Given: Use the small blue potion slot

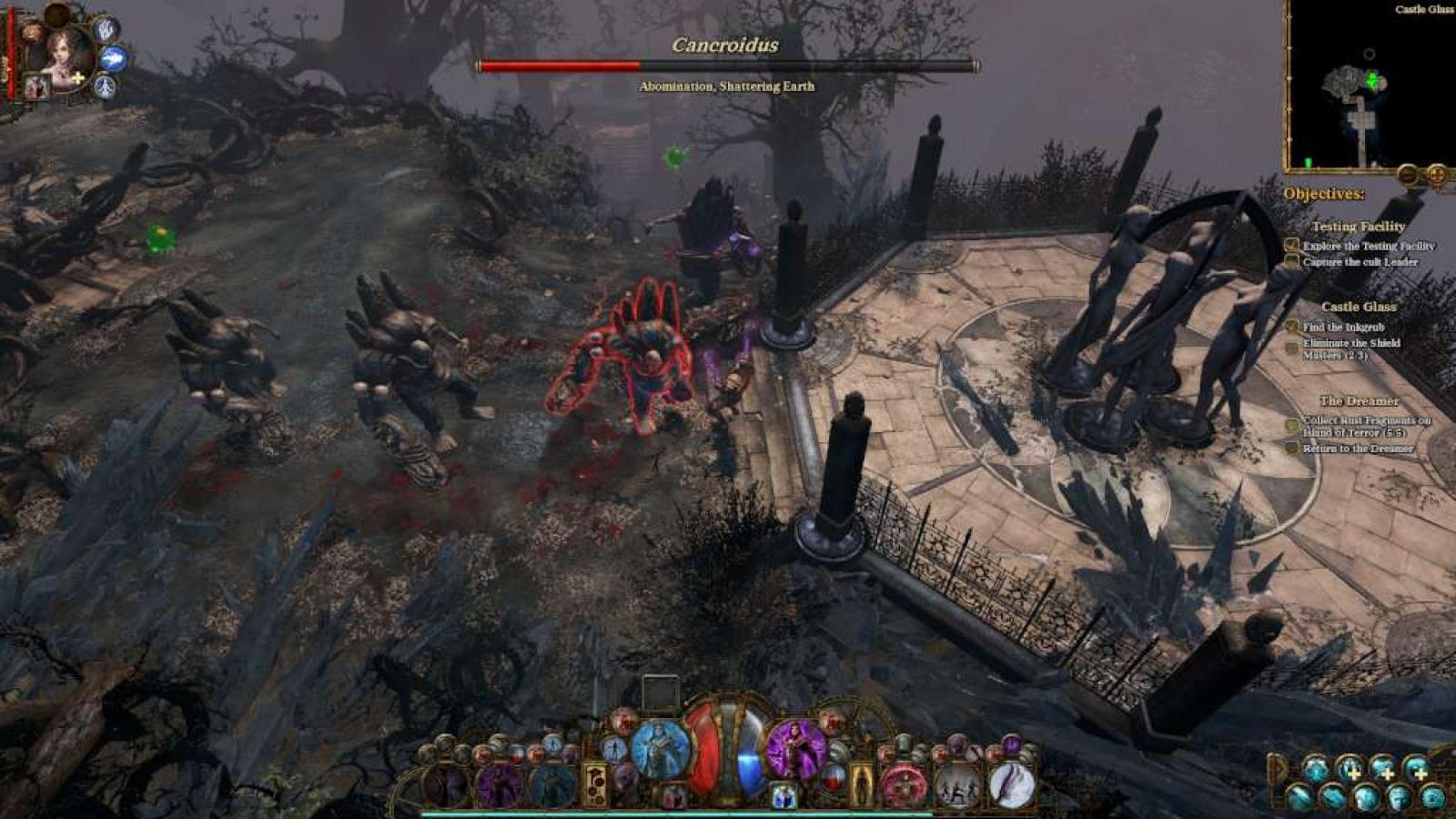Looking at the screenshot, I should pyautogui.click(x=784, y=795).
